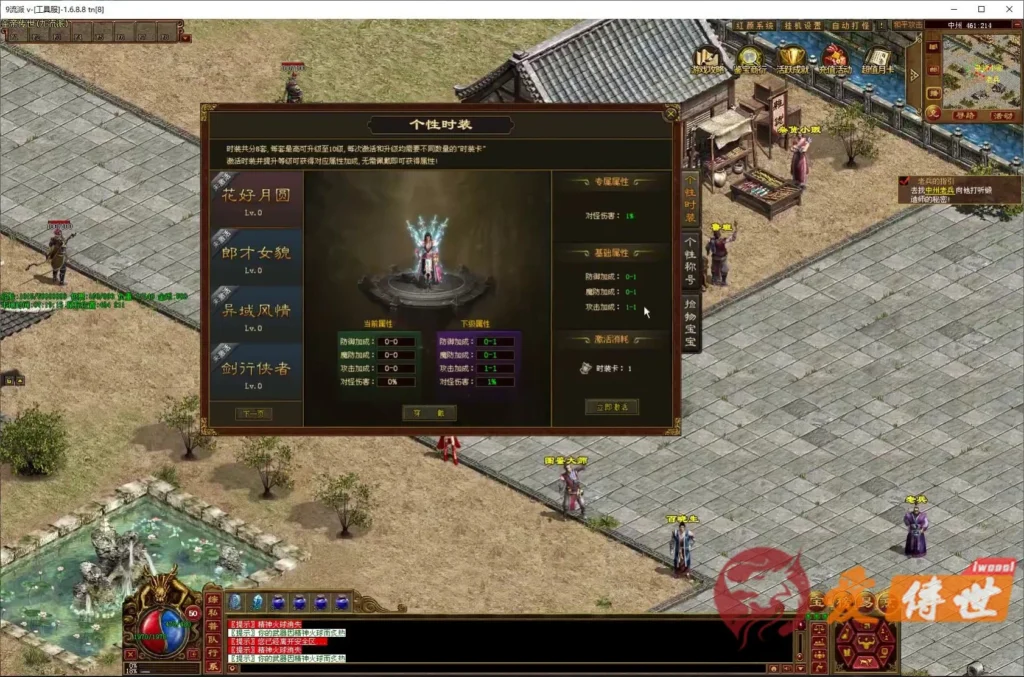This screenshot has width=1024, height=677.
Task: Select the 郎才女貌 costume set
Action: (x=255, y=257)
